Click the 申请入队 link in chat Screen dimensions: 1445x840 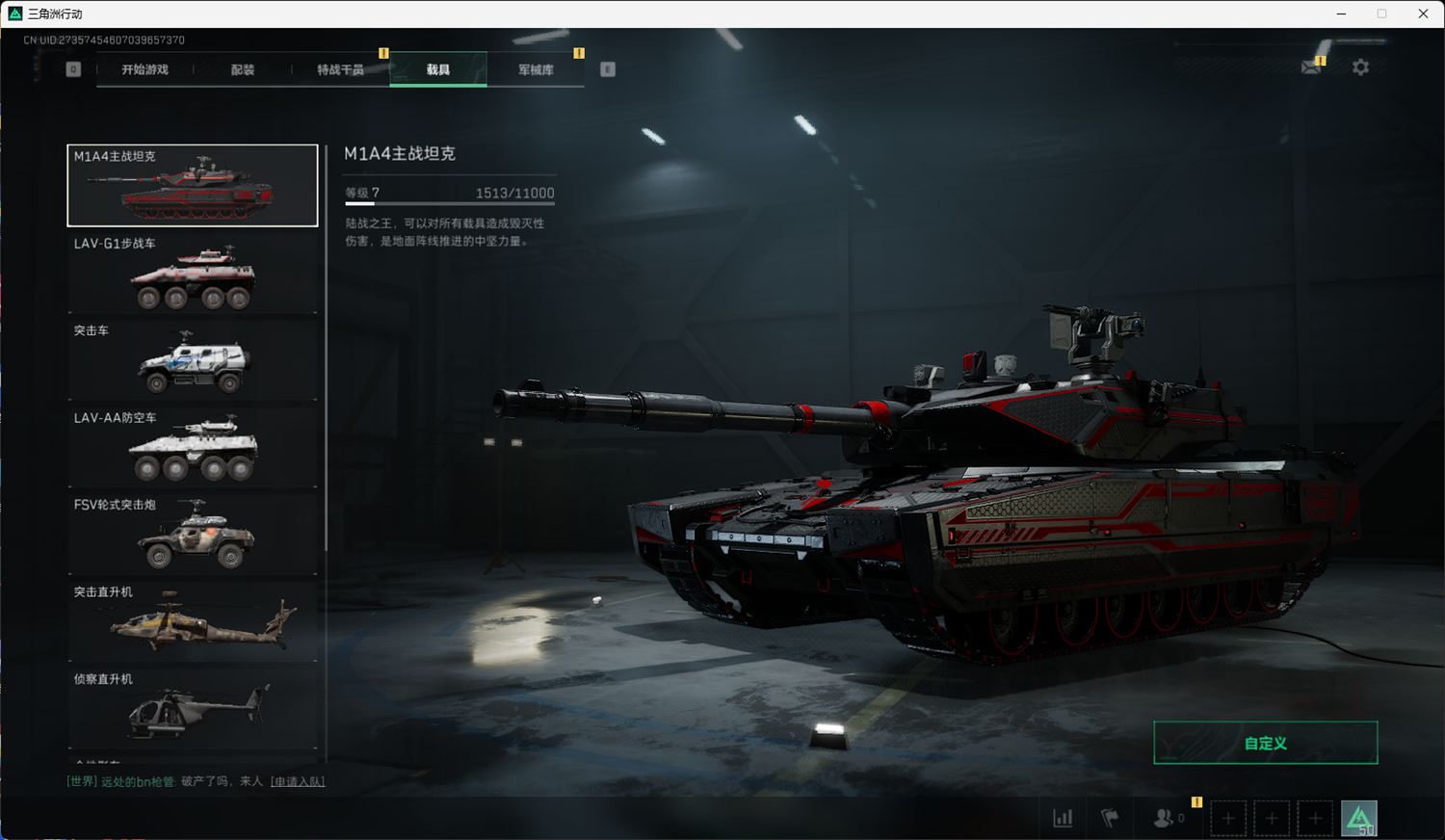[298, 781]
